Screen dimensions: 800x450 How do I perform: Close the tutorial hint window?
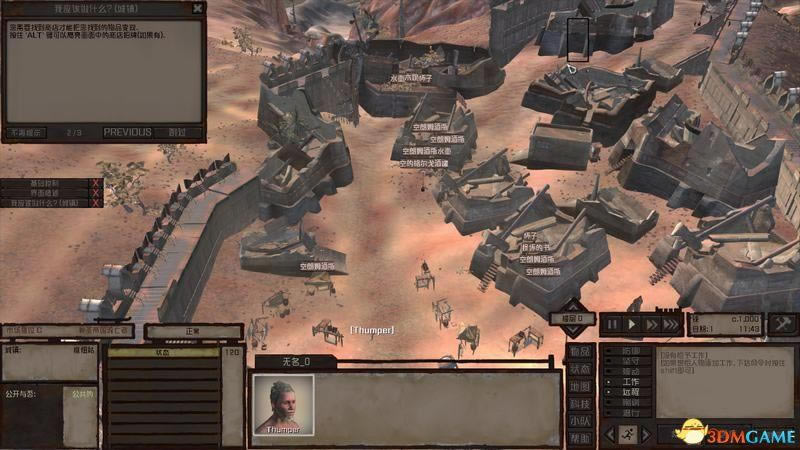(197, 8)
